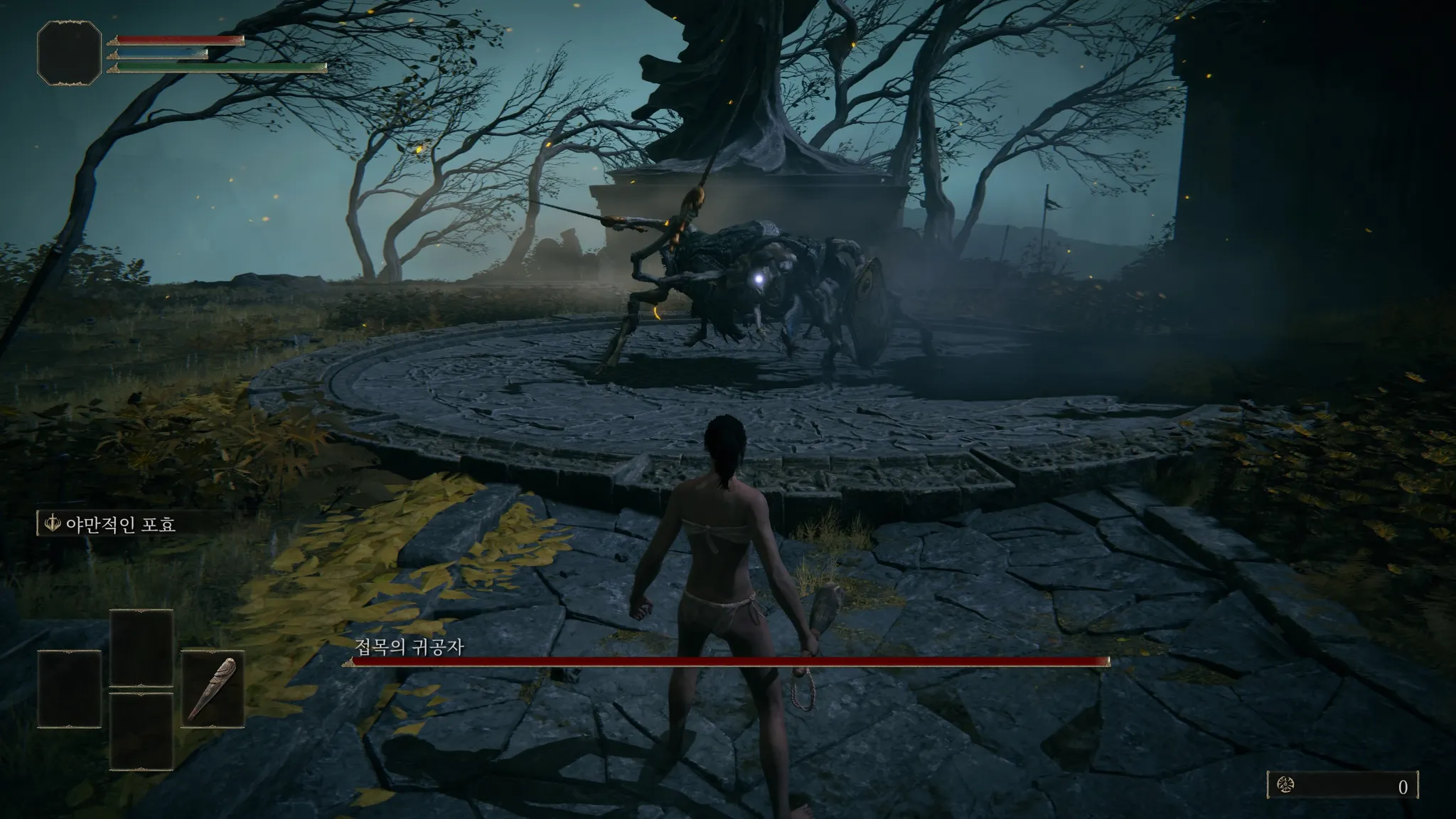The height and width of the screenshot is (819, 1456).
Task: Click the empty status portrait frame
Action: tap(69, 53)
